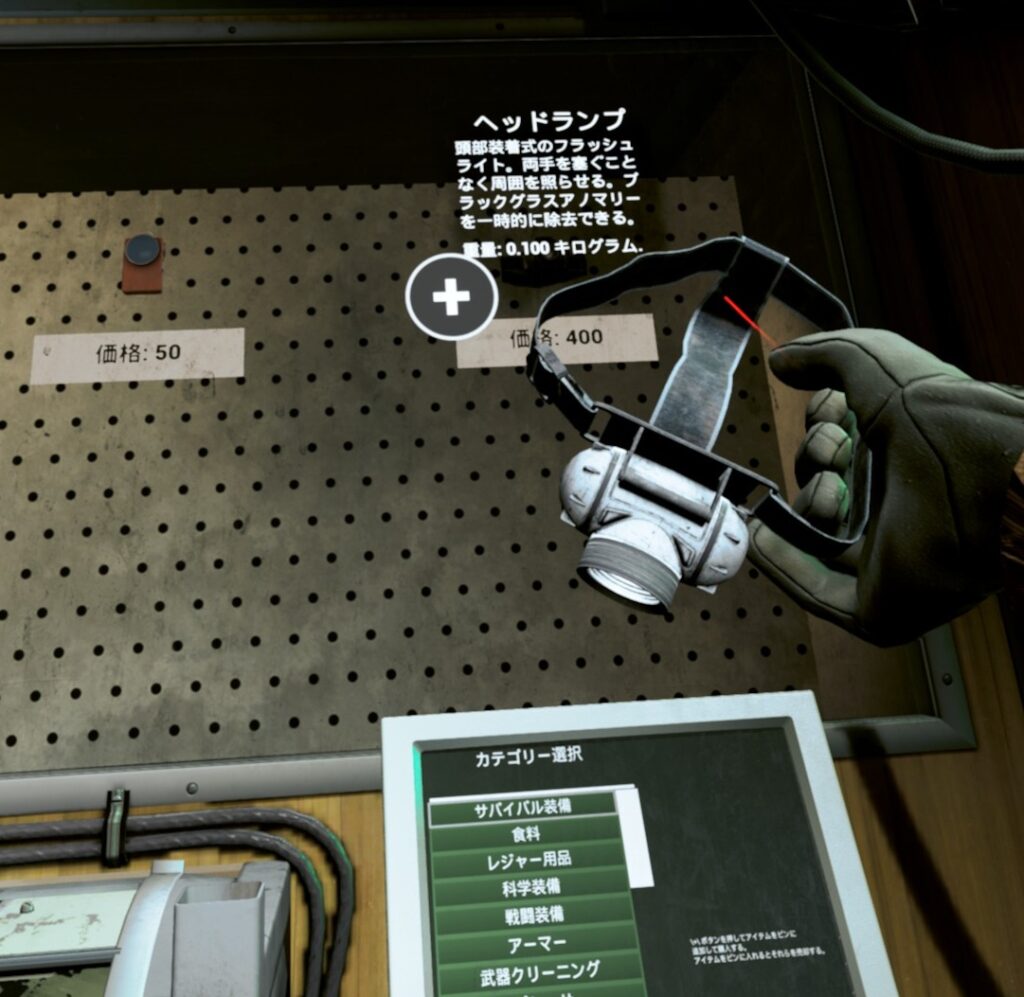The height and width of the screenshot is (997, 1024).
Task: Click the plus button beside the headlamp
Action: pos(451,297)
